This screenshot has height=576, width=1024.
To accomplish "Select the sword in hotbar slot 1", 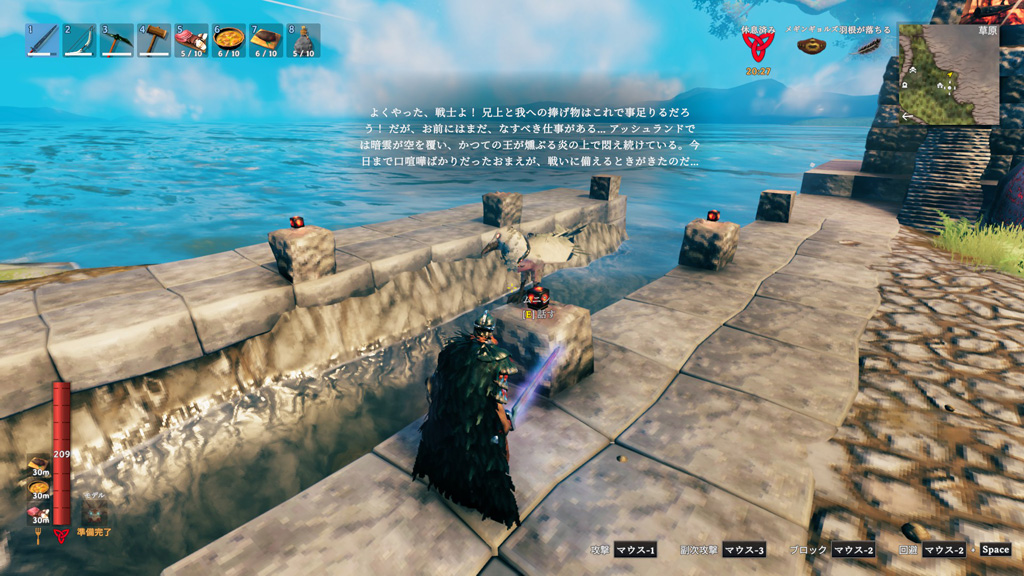I will click(x=42, y=40).
